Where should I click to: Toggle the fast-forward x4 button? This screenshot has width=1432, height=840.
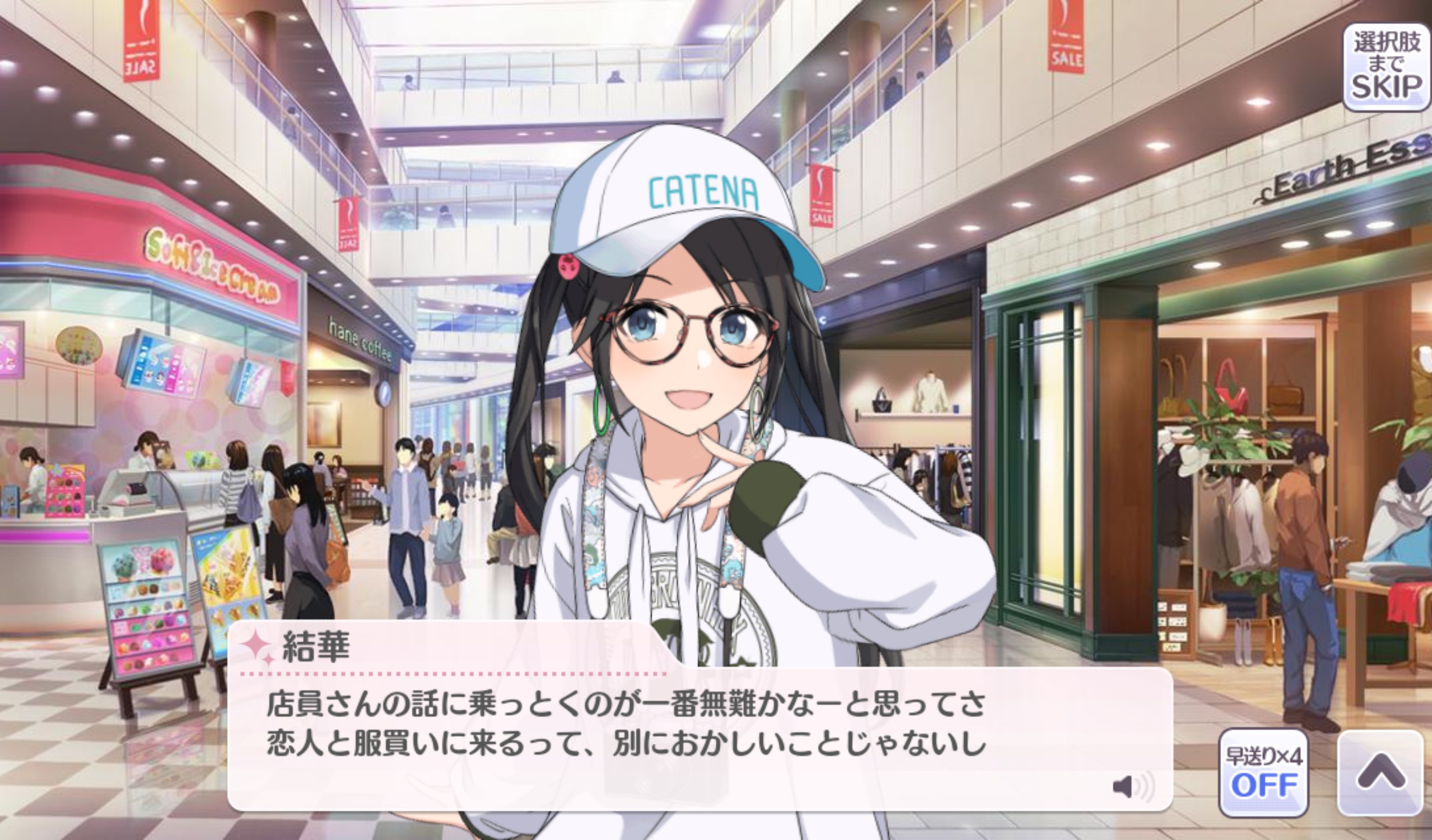(1263, 772)
